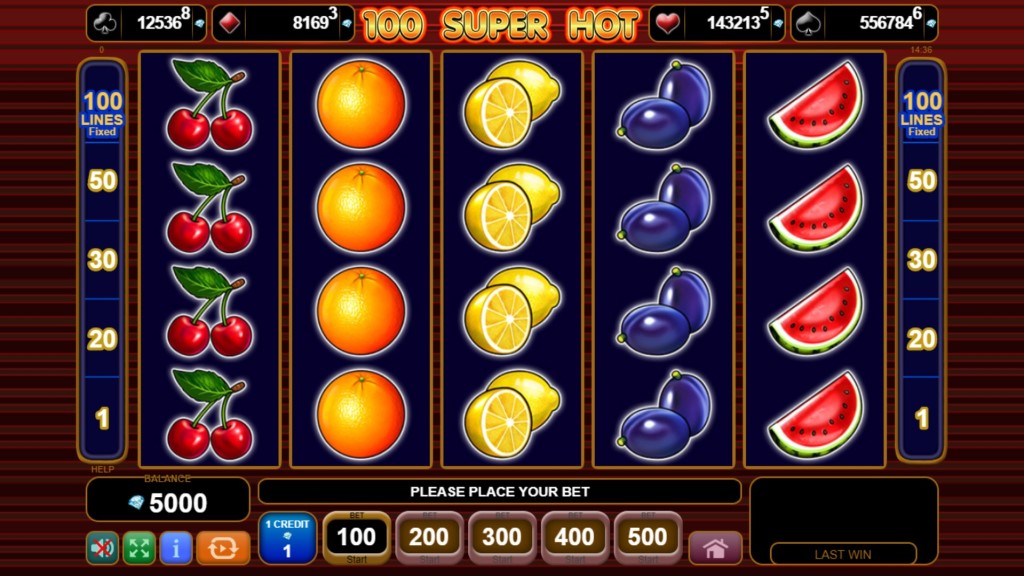
Task: Change the 1 Credit denomination
Action: (x=287, y=539)
